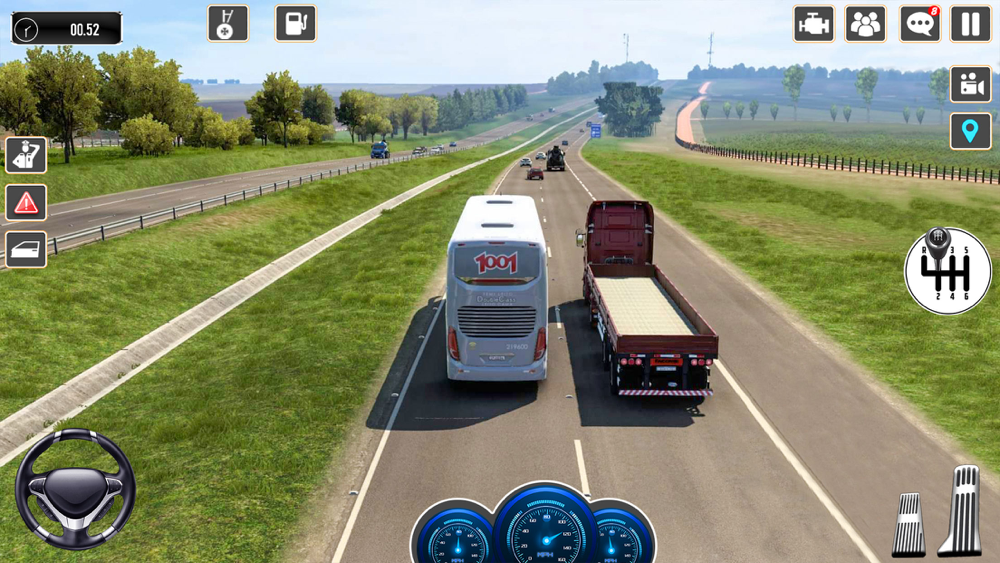Toggle the bus door button
The width and height of the screenshot is (1000, 563).
pos(26,250)
